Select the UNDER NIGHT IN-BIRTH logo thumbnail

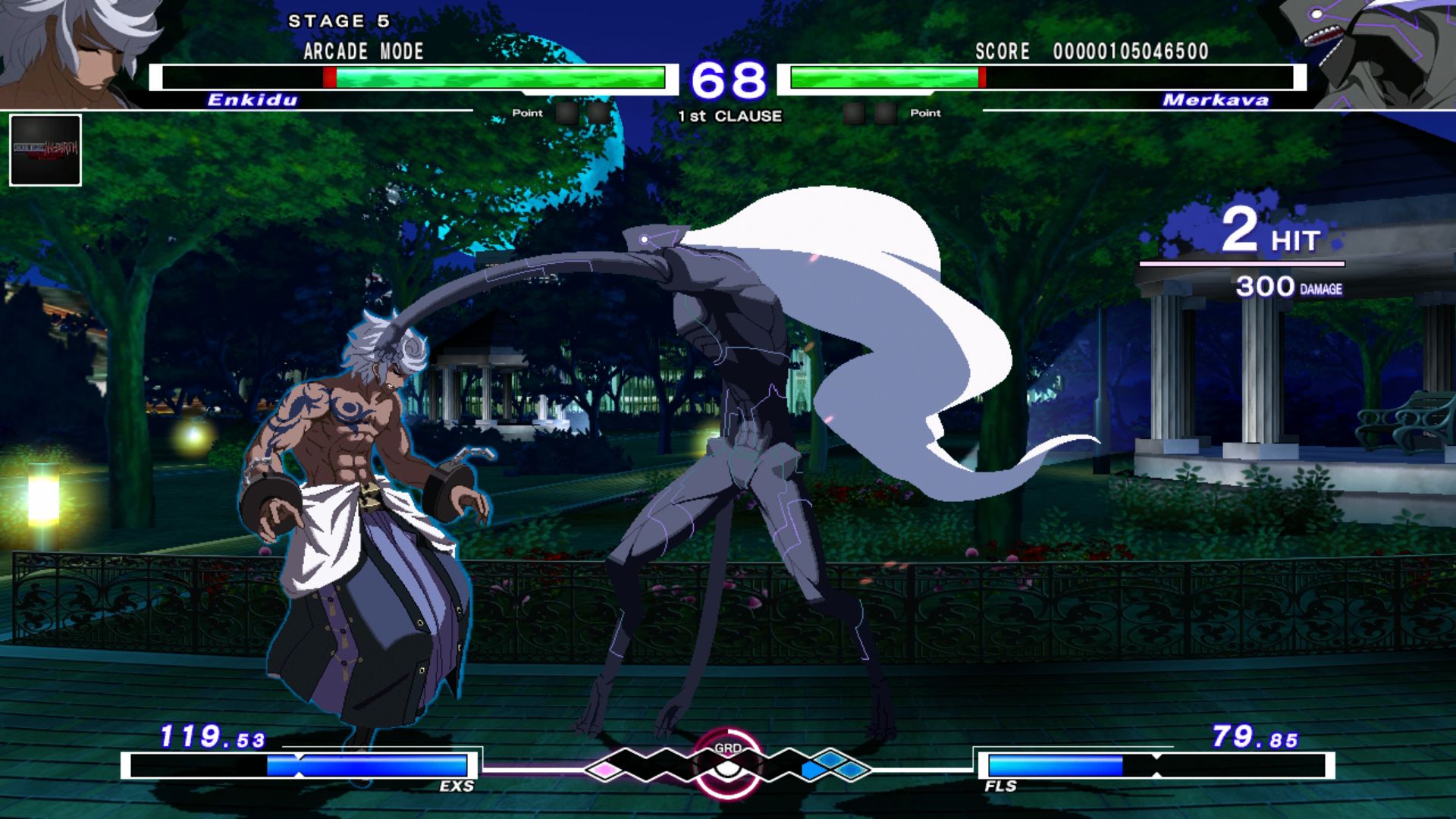coord(44,149)
